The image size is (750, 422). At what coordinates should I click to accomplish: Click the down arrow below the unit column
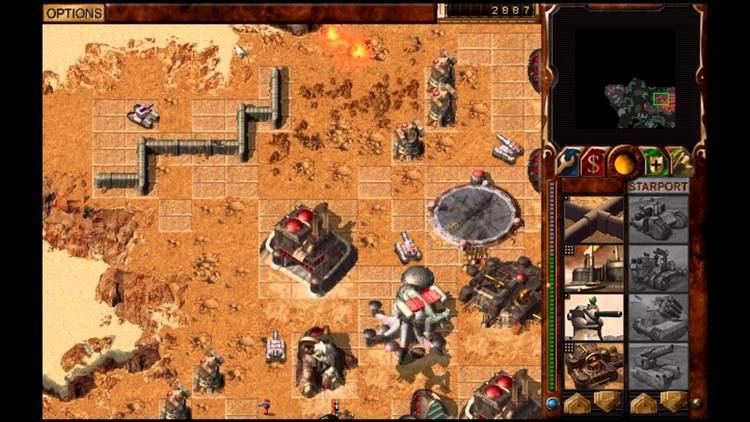click(x=672, y=401)
